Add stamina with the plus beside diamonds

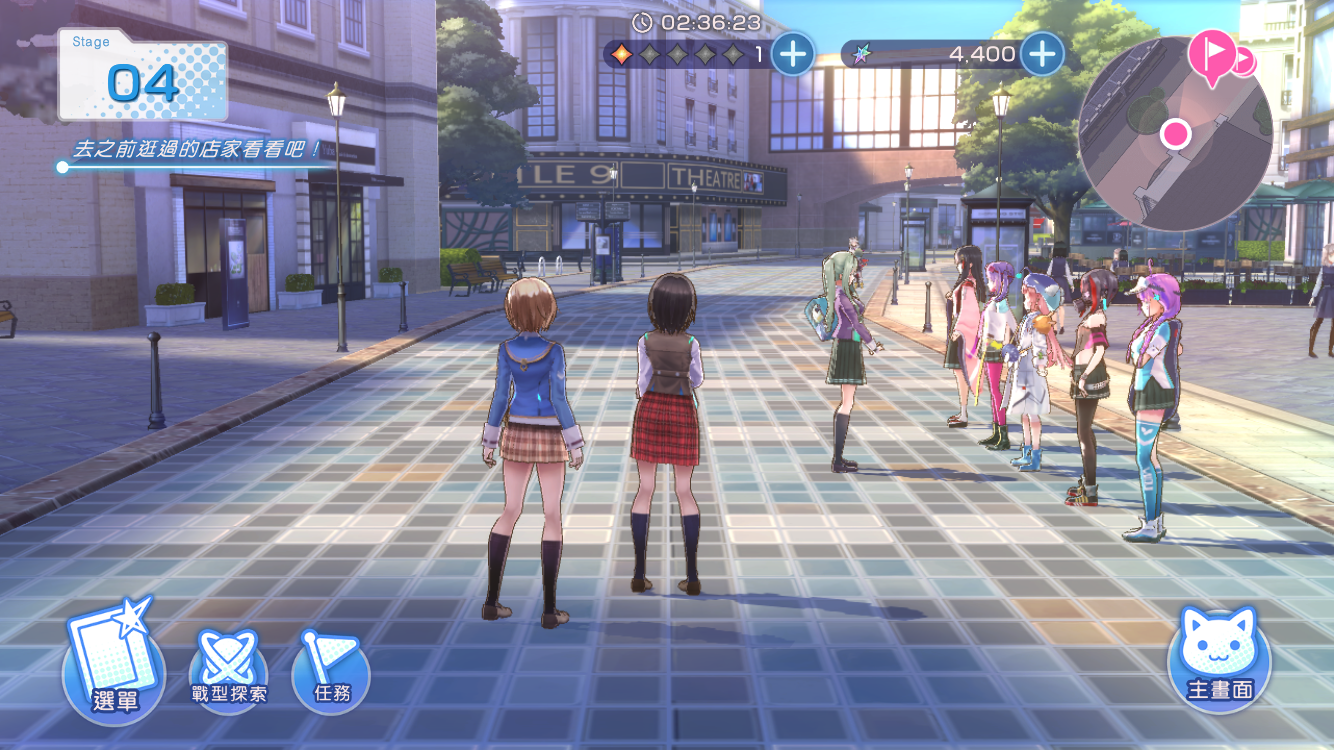coord(792,54)
